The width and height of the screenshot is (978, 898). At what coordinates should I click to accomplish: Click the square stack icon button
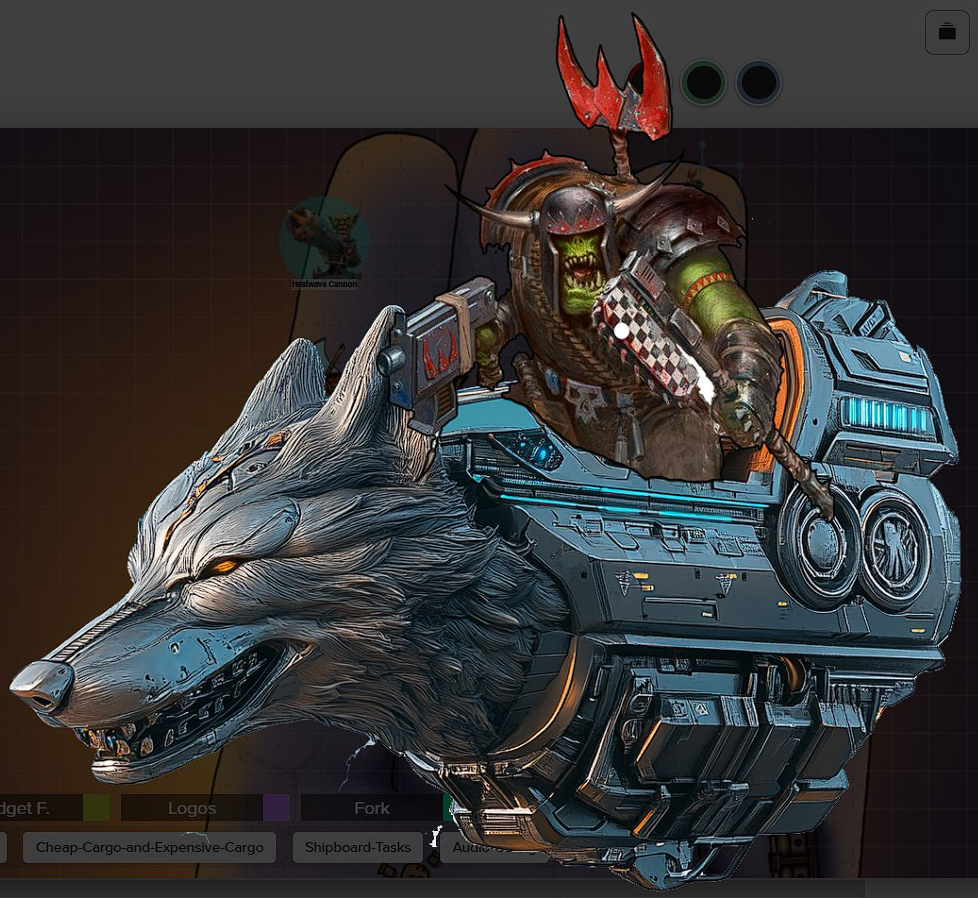[x=946, y=33]
